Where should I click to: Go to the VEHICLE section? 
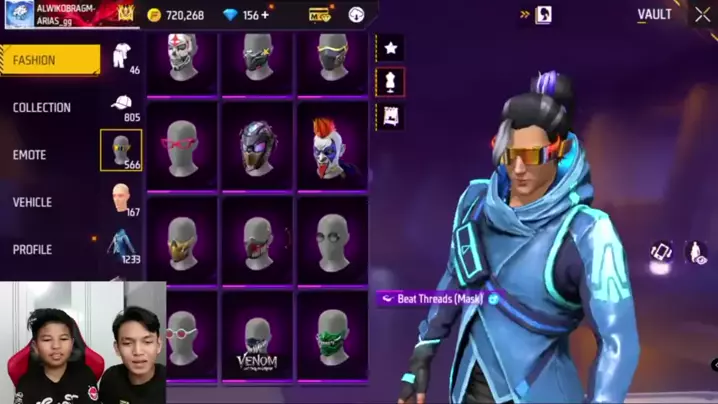point(32,202)
